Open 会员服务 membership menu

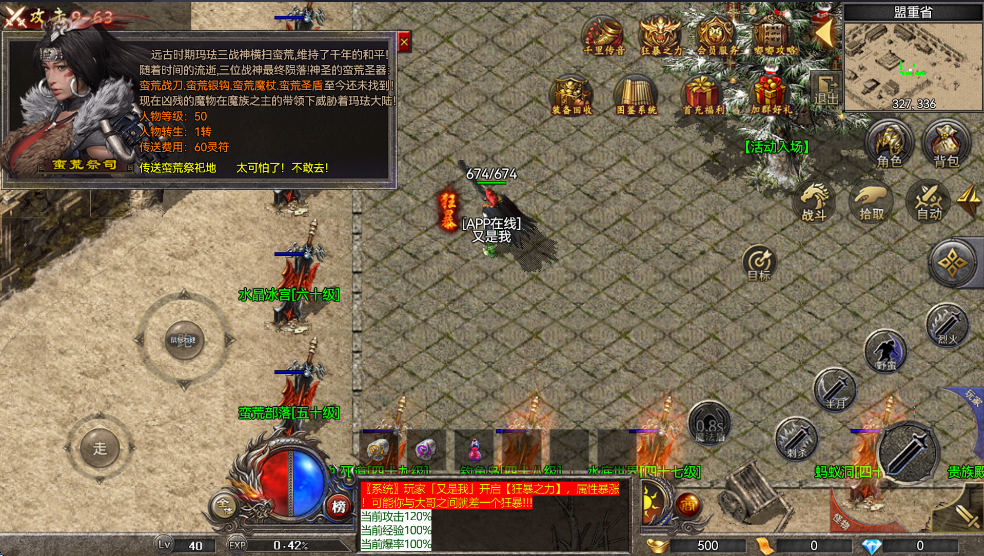point(717,35)
